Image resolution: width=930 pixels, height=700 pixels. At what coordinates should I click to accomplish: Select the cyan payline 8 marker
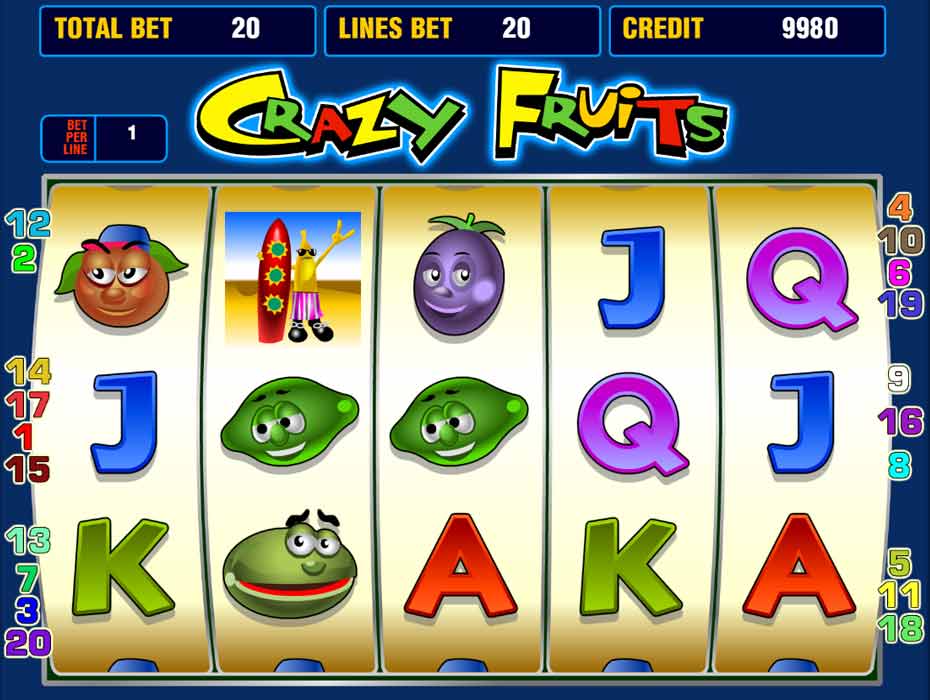[899, 464]
